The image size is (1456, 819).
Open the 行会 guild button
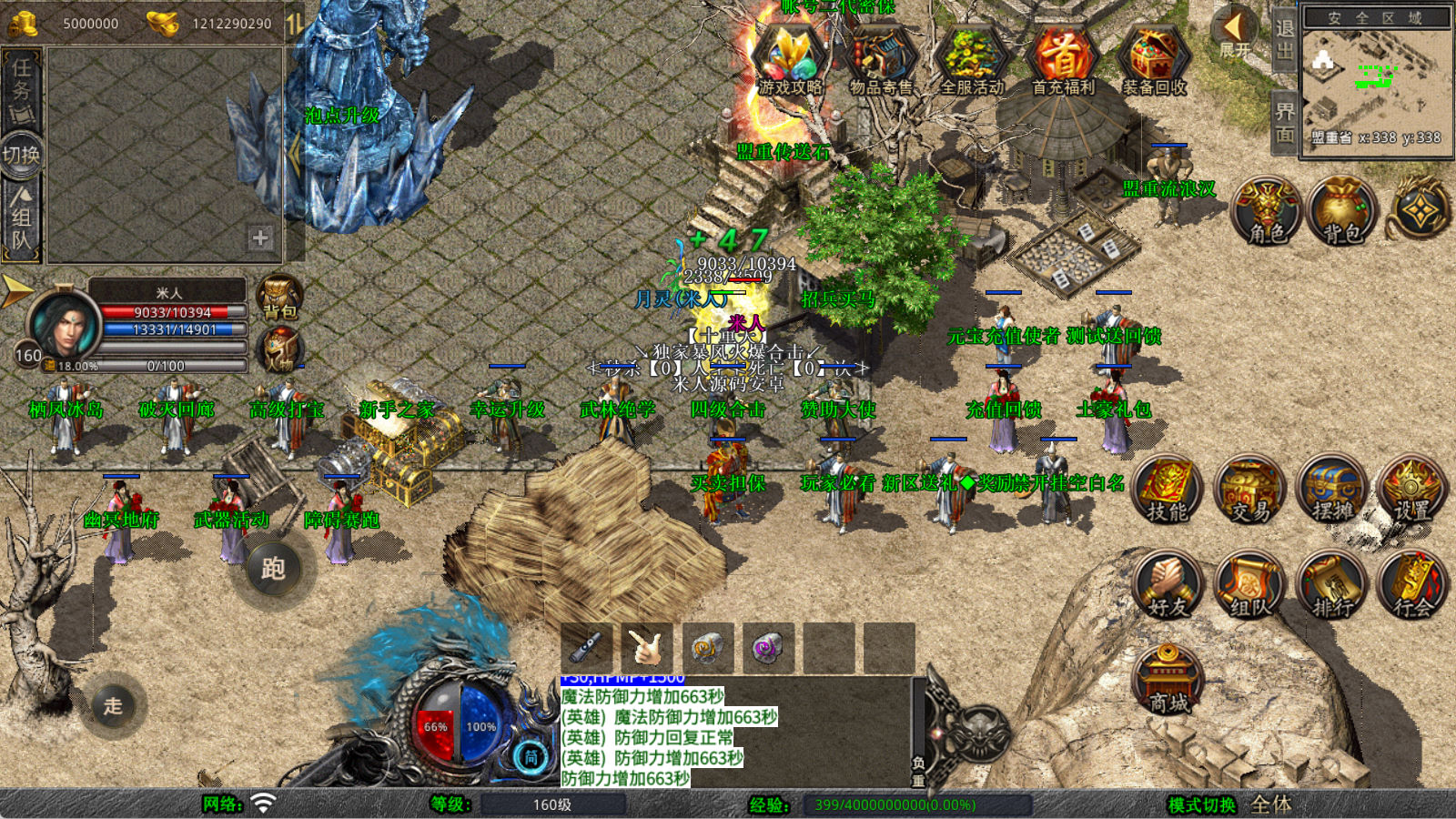click(1412, 585)
